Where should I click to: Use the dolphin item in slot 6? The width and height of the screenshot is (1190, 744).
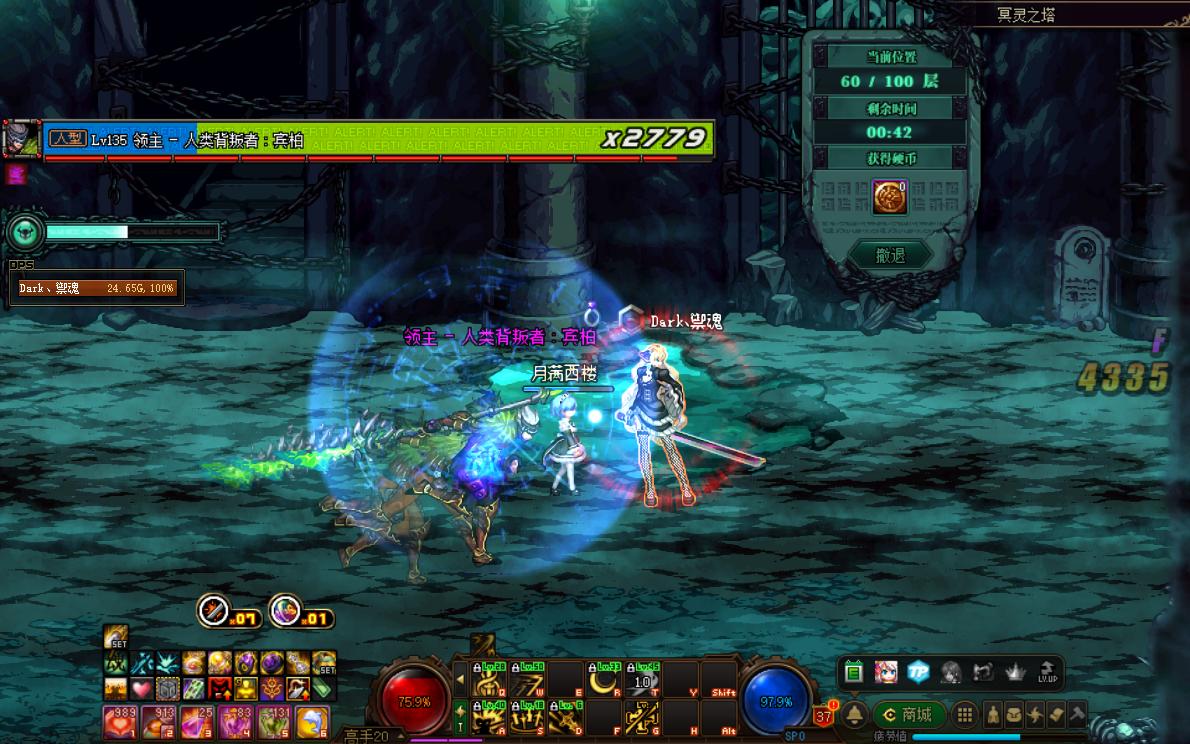(x=313, y=721)
